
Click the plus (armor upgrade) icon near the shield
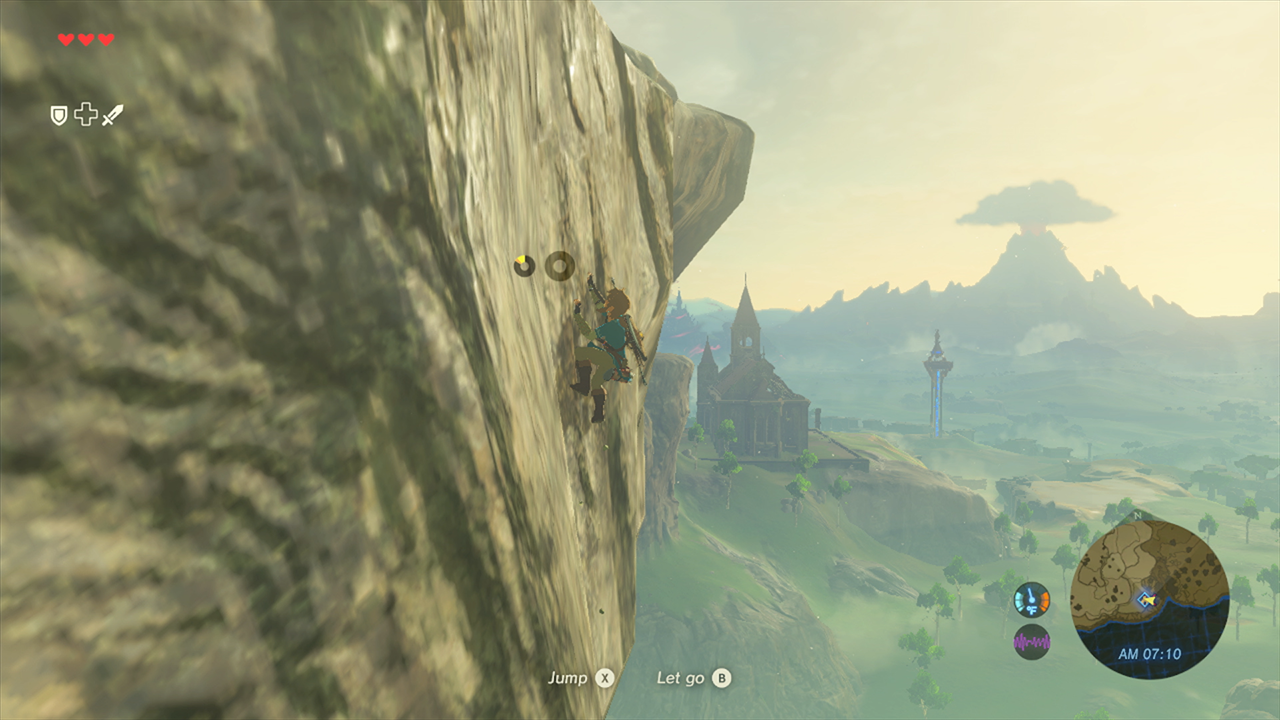click(86, 113)
